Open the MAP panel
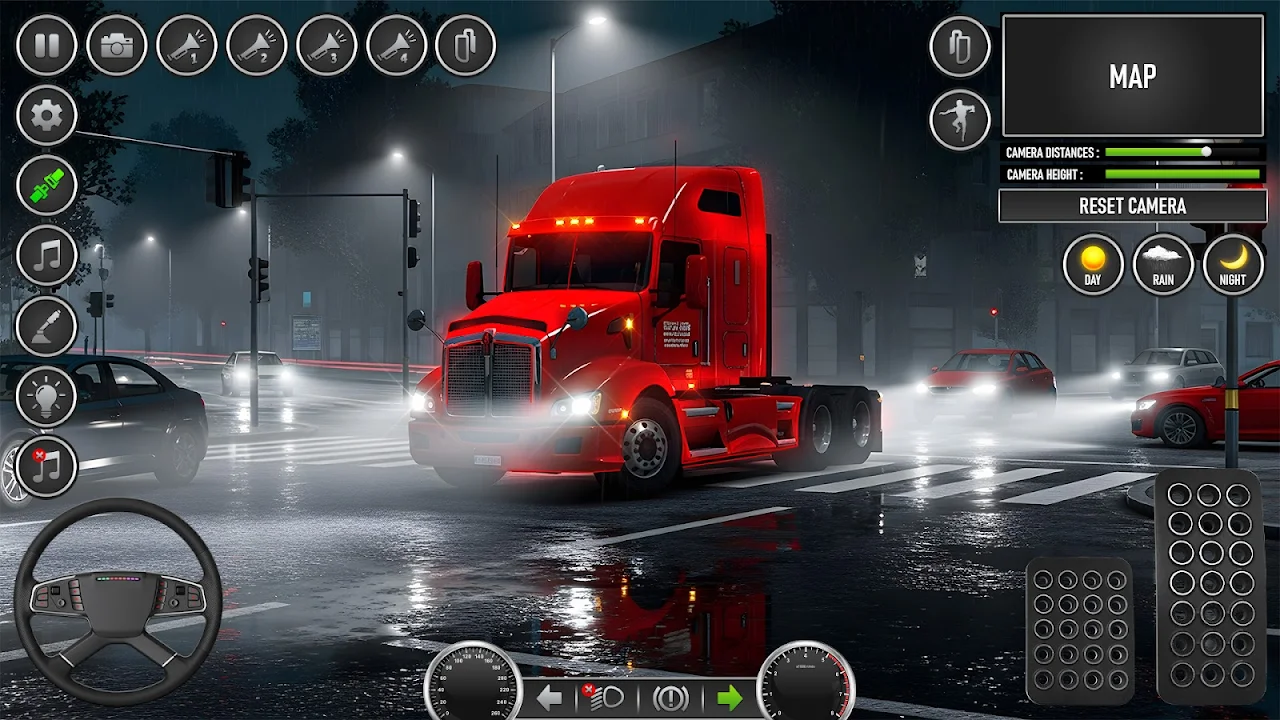The width and height of the screenshot is (1280, 720). point(1132,76)
